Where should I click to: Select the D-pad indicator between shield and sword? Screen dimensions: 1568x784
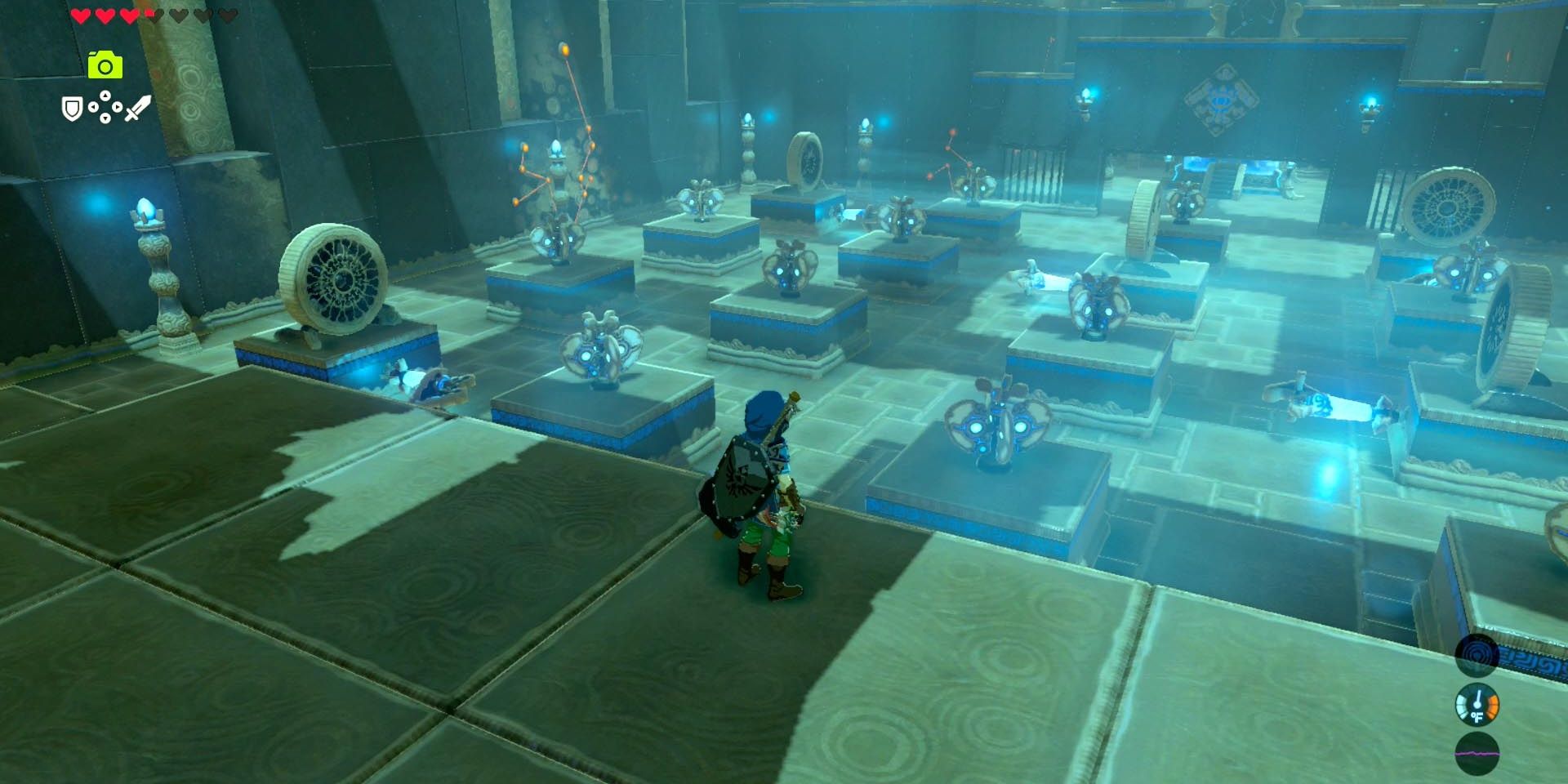(105, 107)
